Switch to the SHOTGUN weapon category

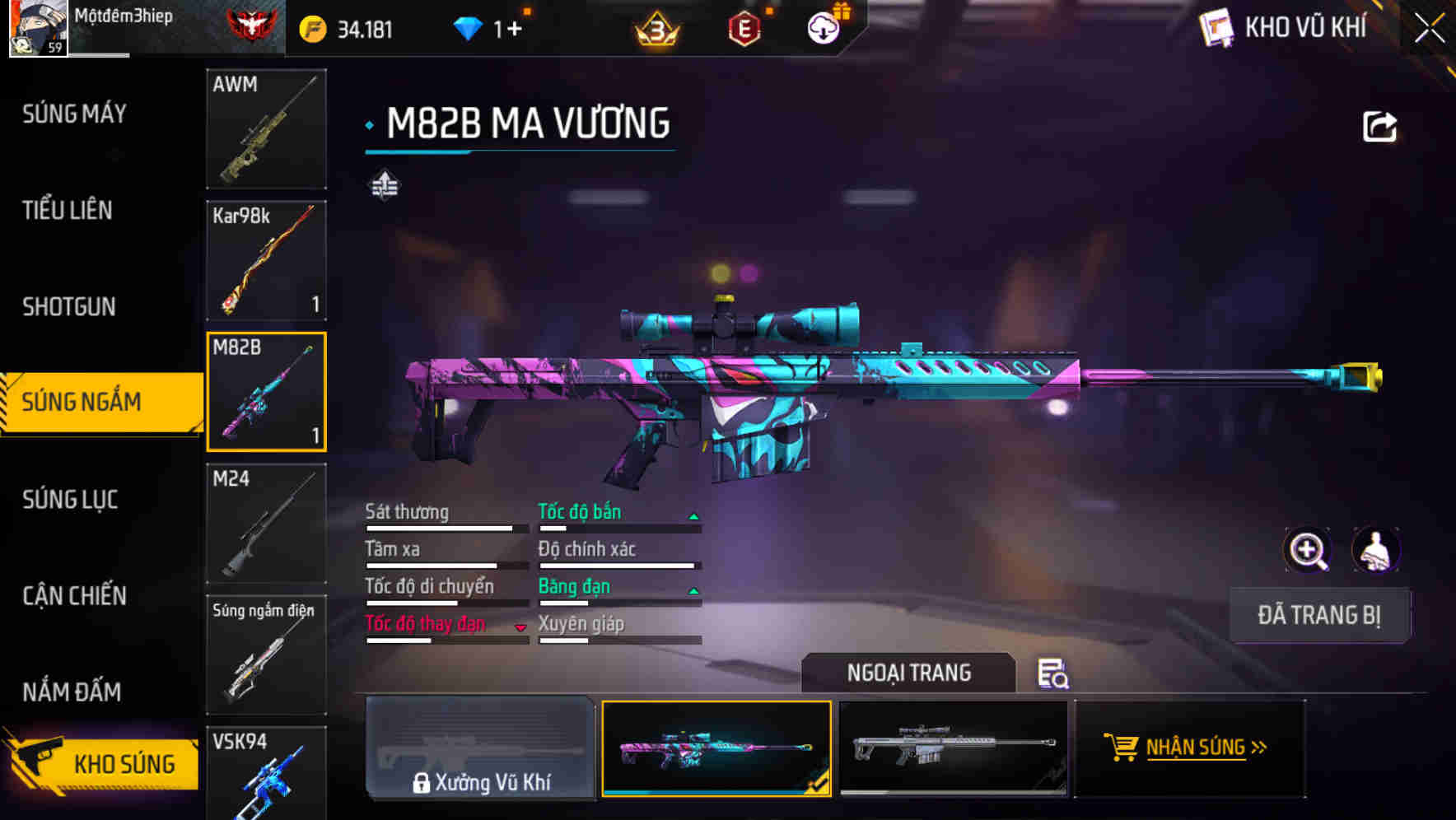[x=70, y=306]
